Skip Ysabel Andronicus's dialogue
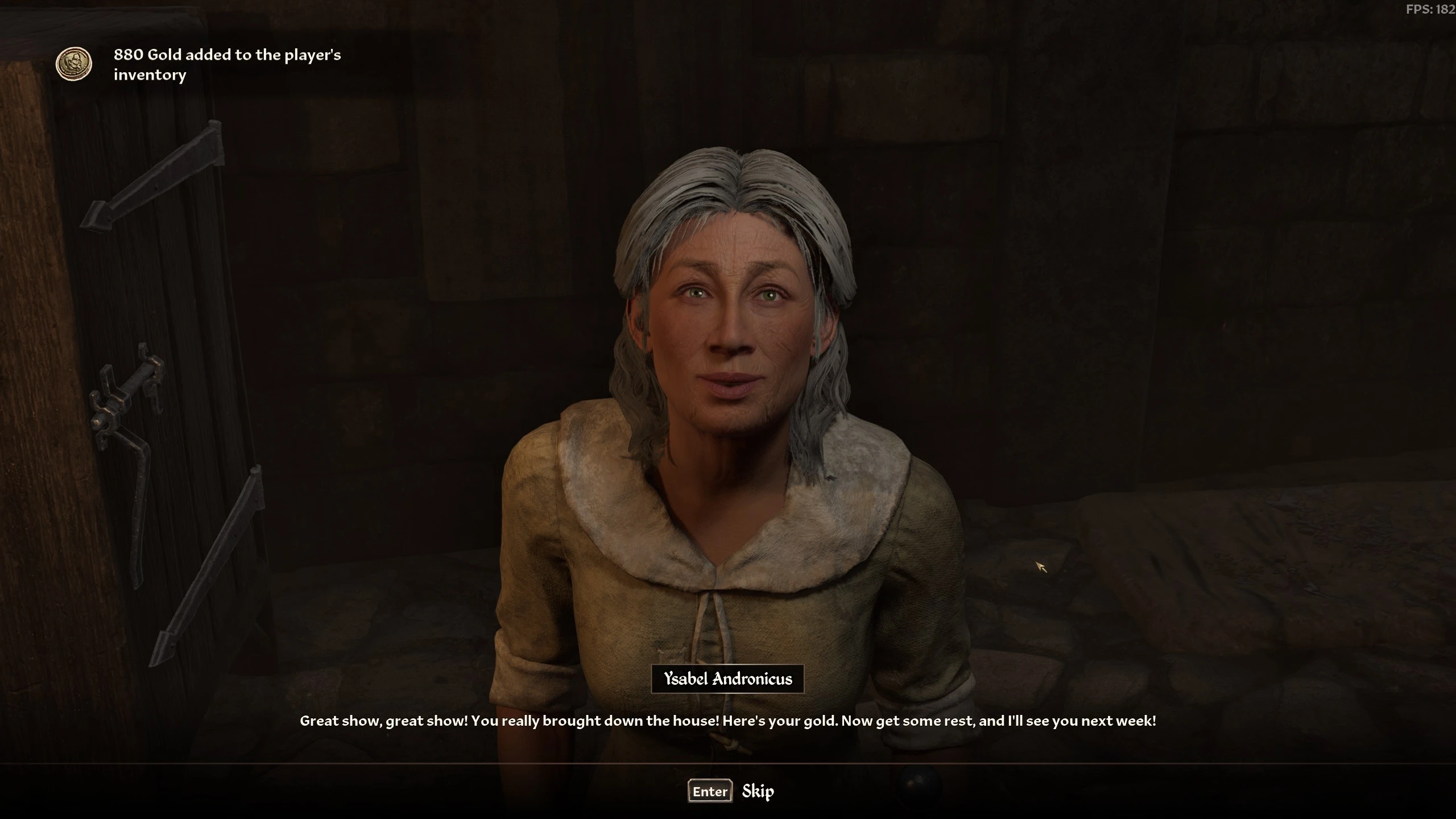This screenshot has width=1456, height=819. coord(731,791)
